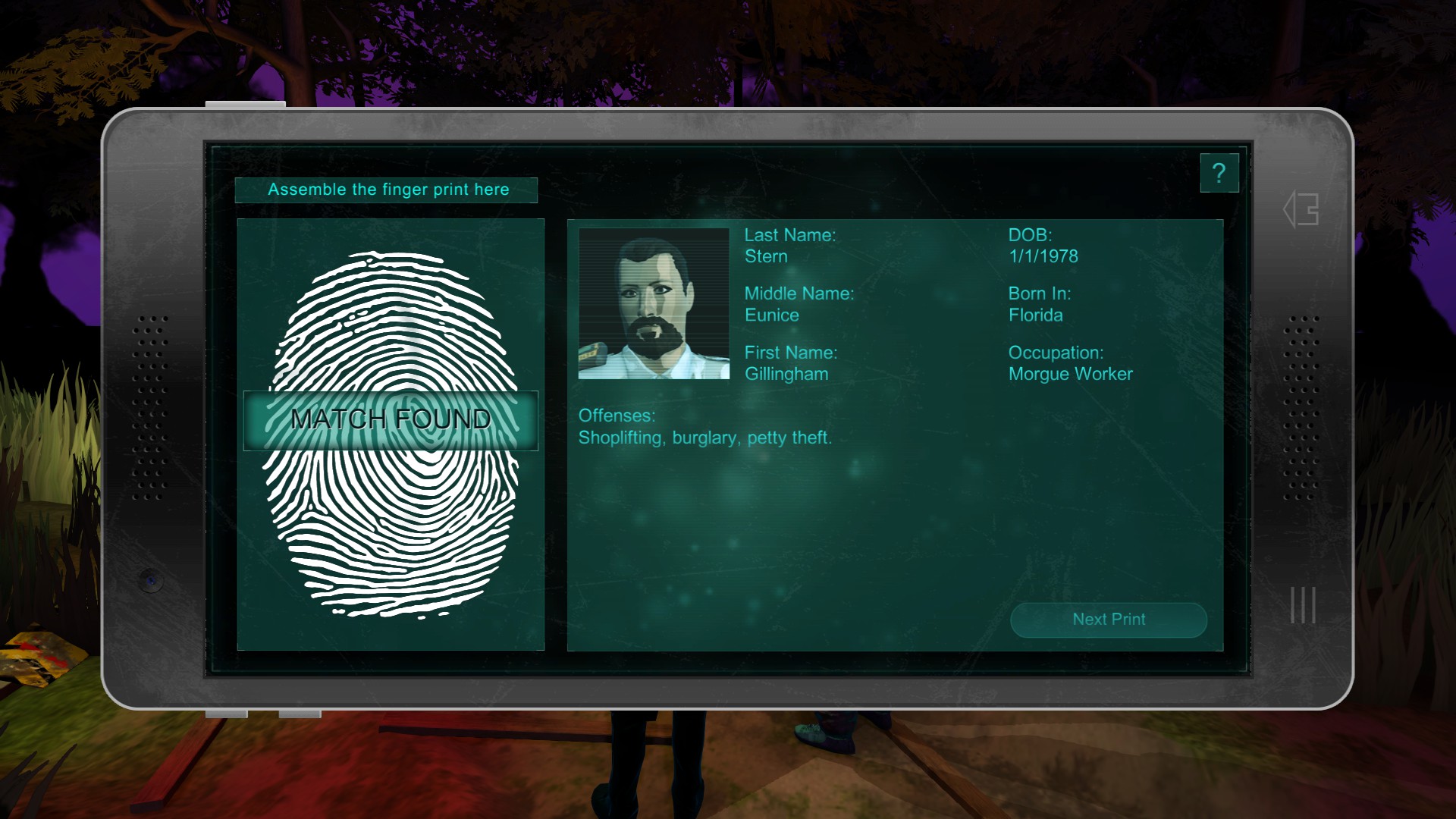Tap the phone's three-bar menu icon
Image resolution: width=1456 pixels, height=819 pixels.
1303,605
